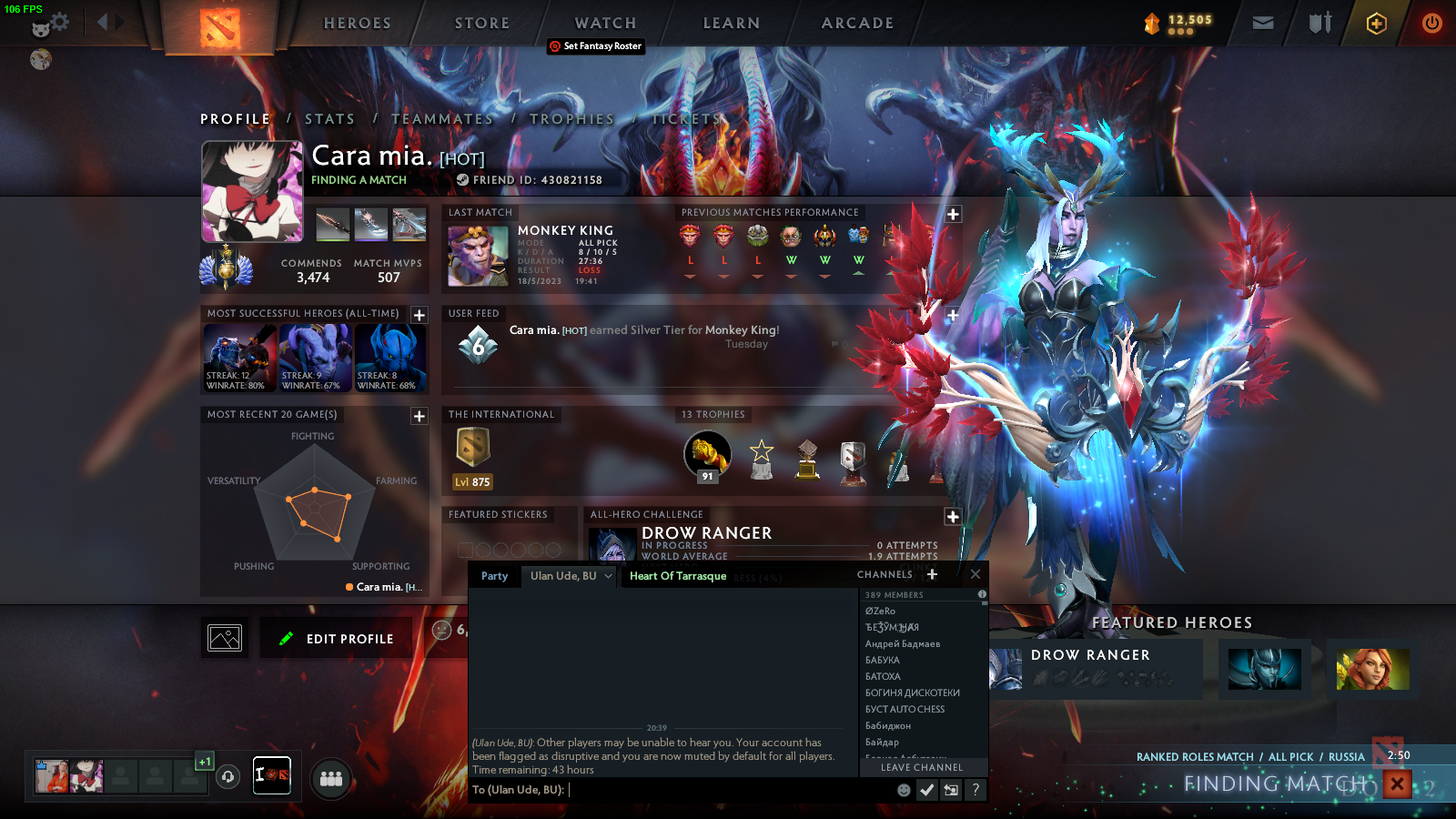This screenshot has width=1456, height=819.
Task: Expand the Previous Matches Performance section
Action: [x=952, y=214]
